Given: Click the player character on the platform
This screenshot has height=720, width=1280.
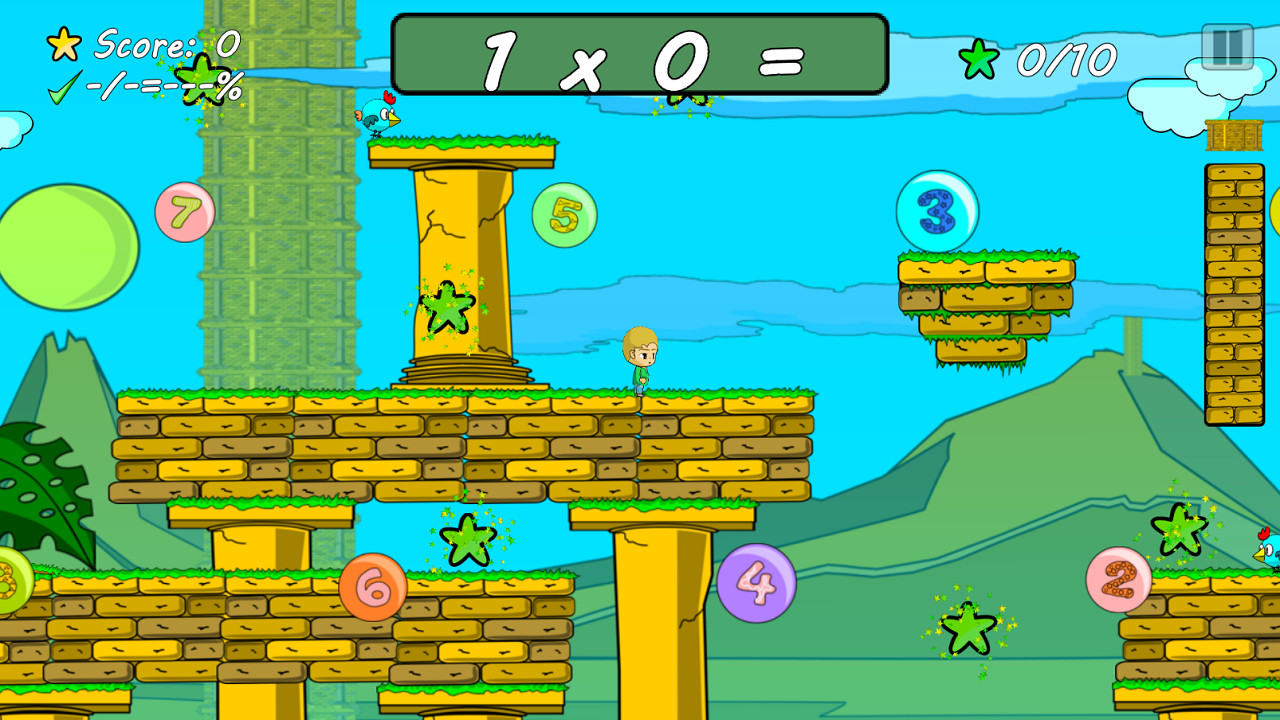Looking at the screenshot, I should (x=641, y=363).
